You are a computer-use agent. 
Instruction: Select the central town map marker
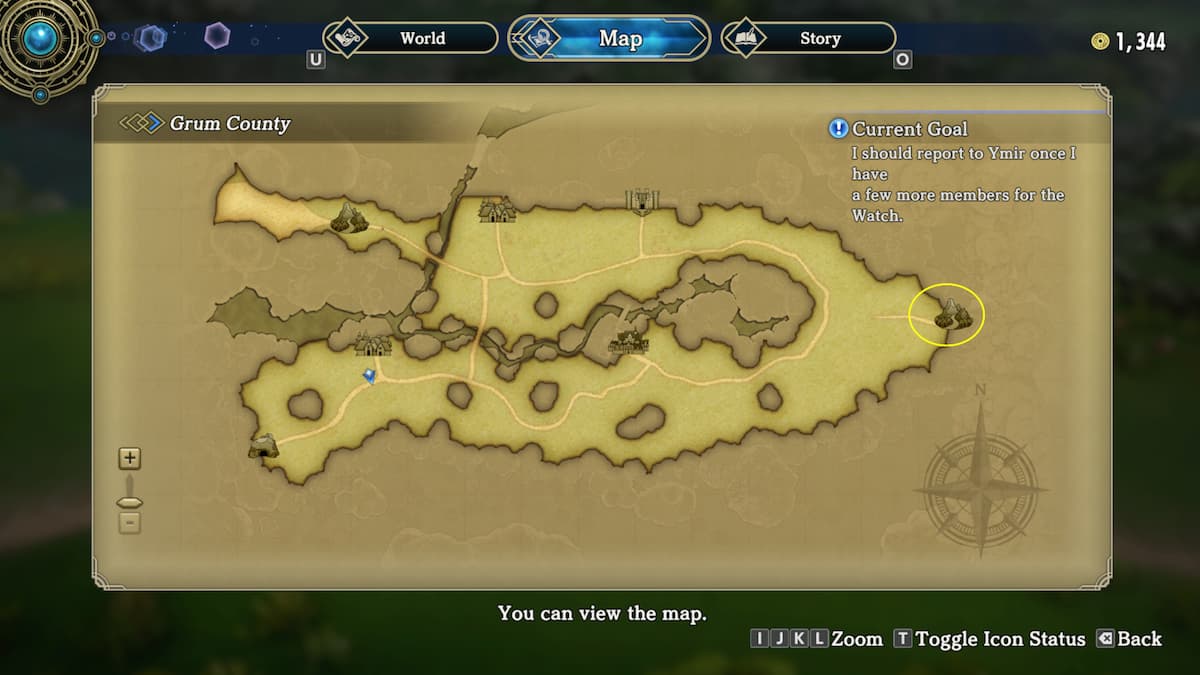[x=629, y=343]
